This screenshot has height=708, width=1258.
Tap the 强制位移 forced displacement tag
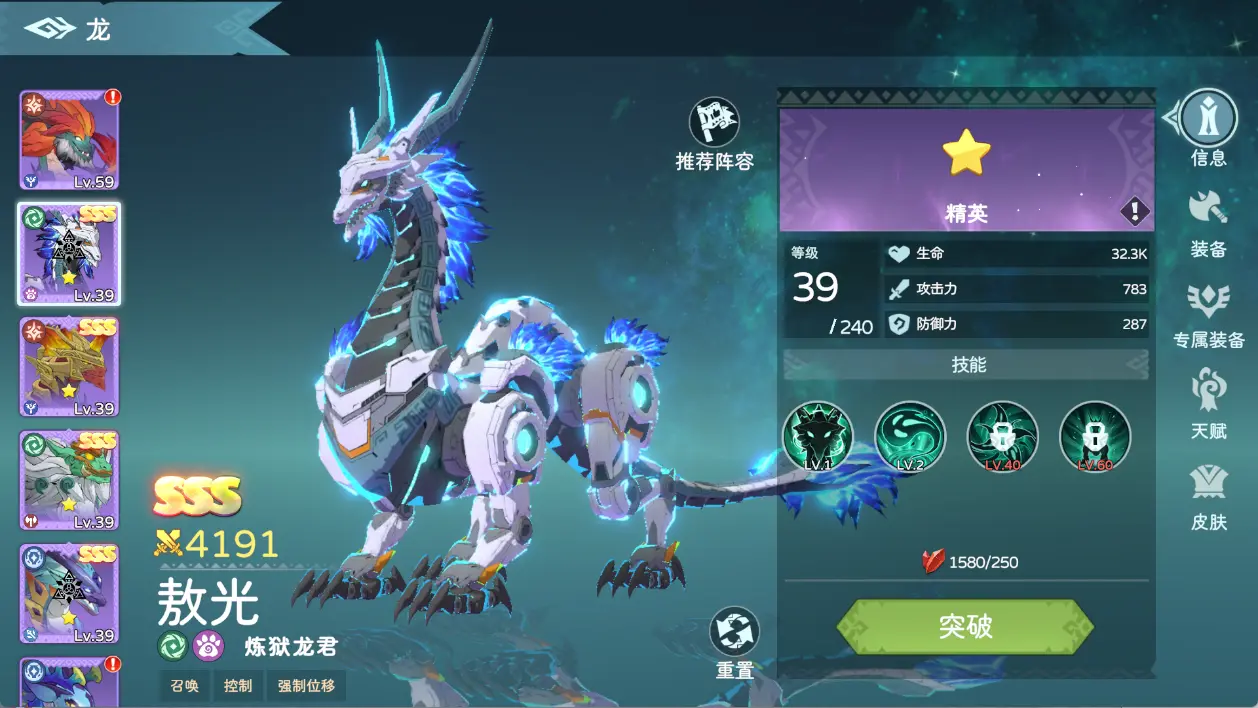[x=306, y=686]
